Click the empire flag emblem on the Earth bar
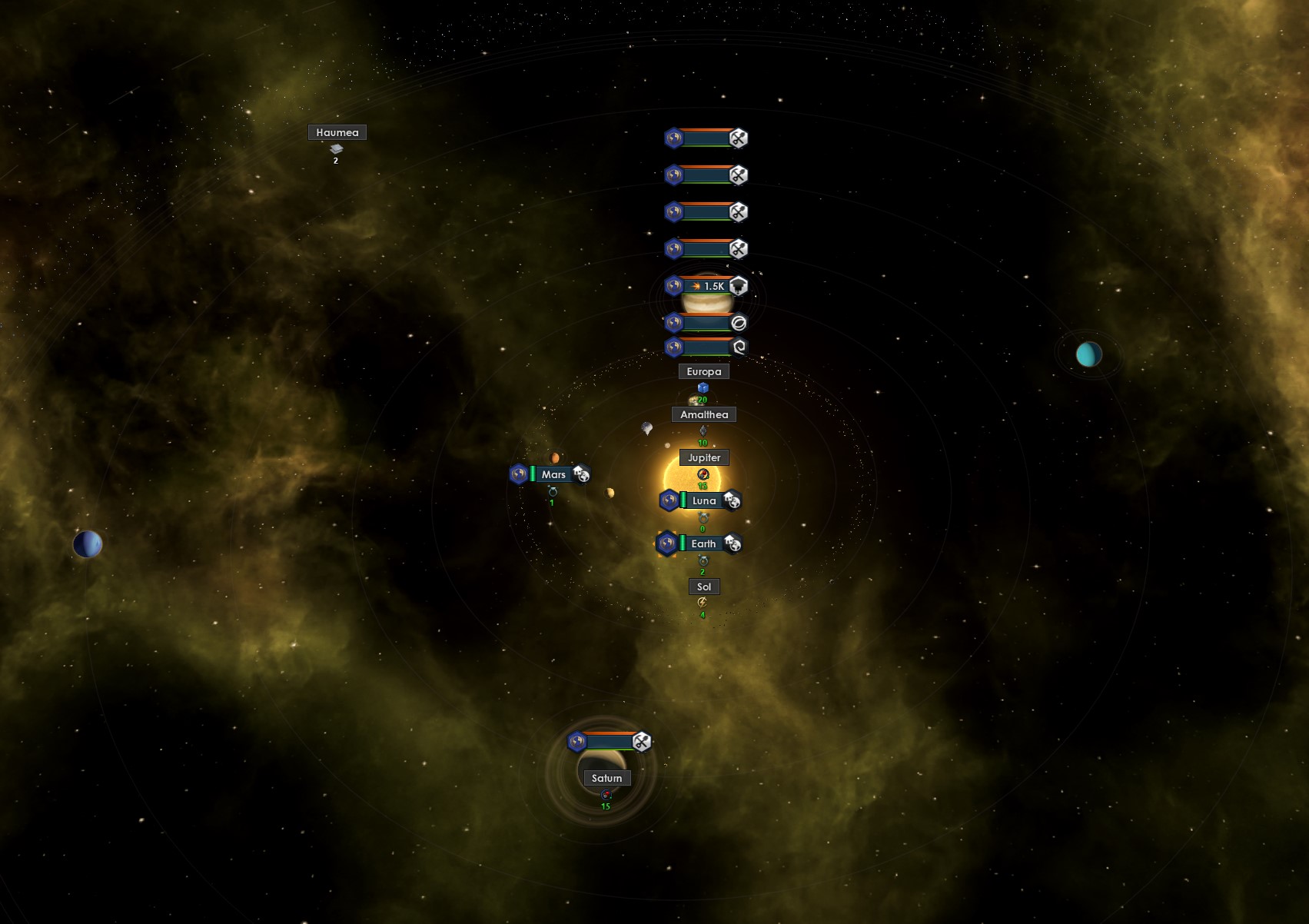This screenshot has width=1309, height=924. point(667,543)
